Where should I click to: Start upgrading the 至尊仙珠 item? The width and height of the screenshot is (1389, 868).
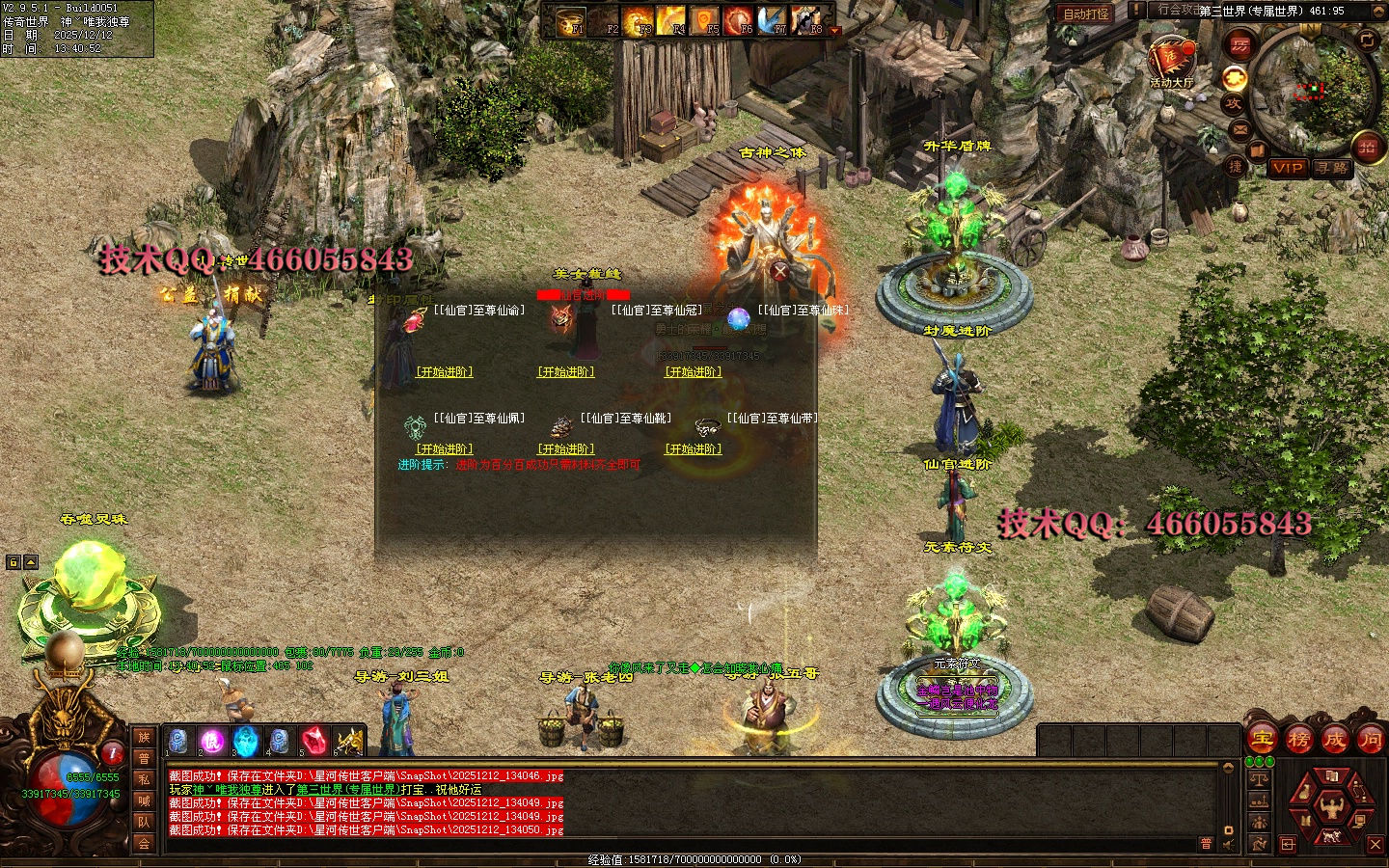point(694,372)
